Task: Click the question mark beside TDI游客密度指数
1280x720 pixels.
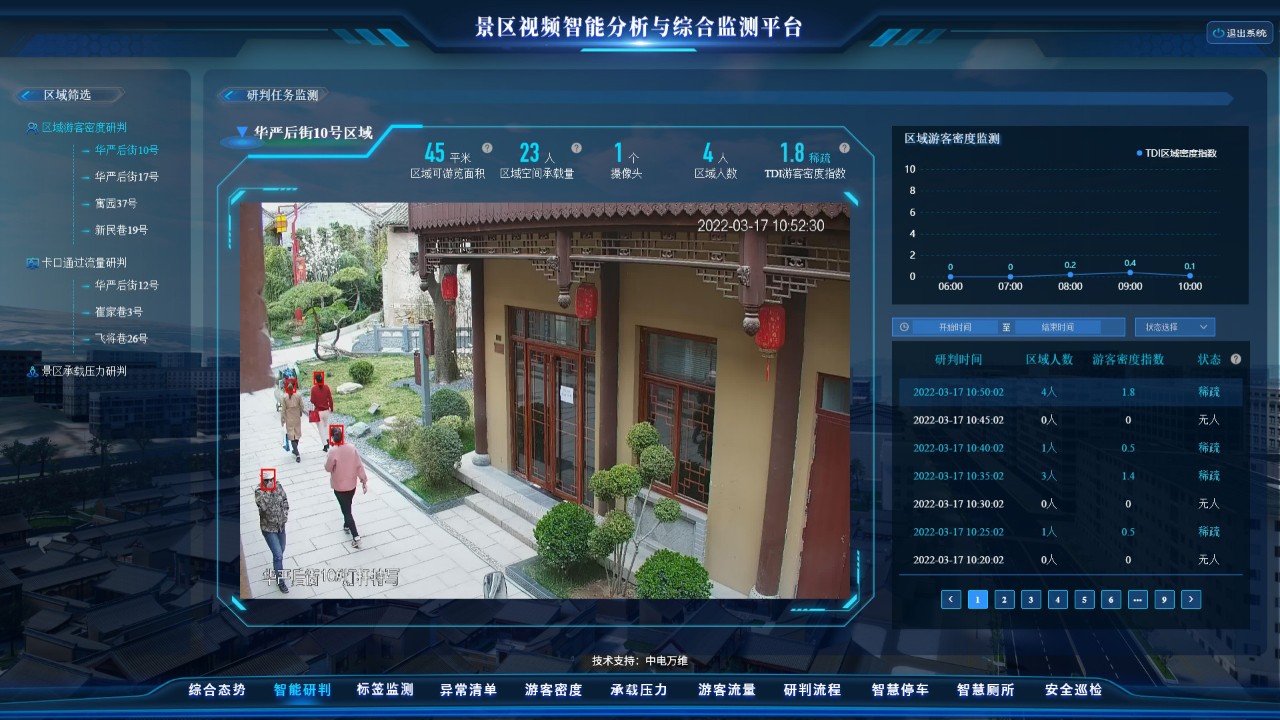Action: (844, 148)
